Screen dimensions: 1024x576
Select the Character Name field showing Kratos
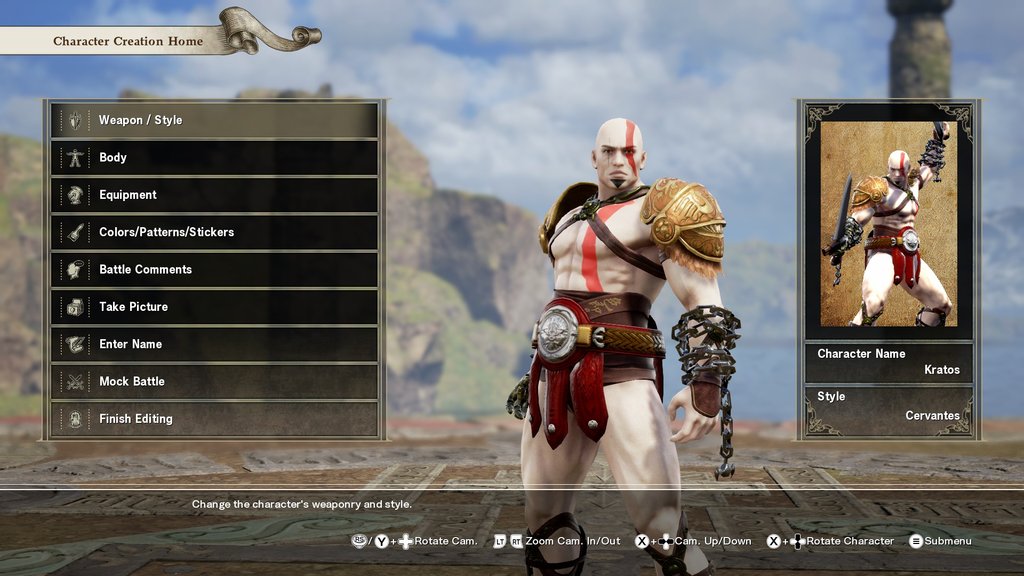[888, 362]
